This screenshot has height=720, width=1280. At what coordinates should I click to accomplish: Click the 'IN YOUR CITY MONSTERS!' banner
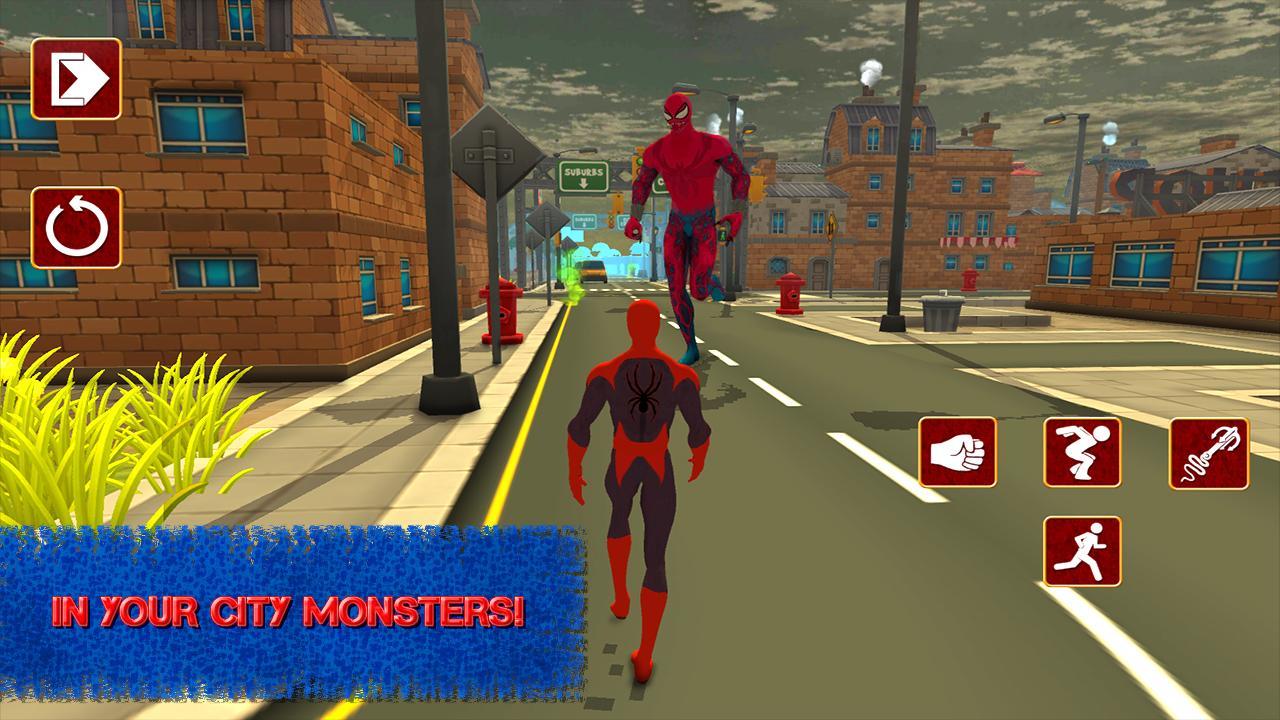click(x=285, y=607)
